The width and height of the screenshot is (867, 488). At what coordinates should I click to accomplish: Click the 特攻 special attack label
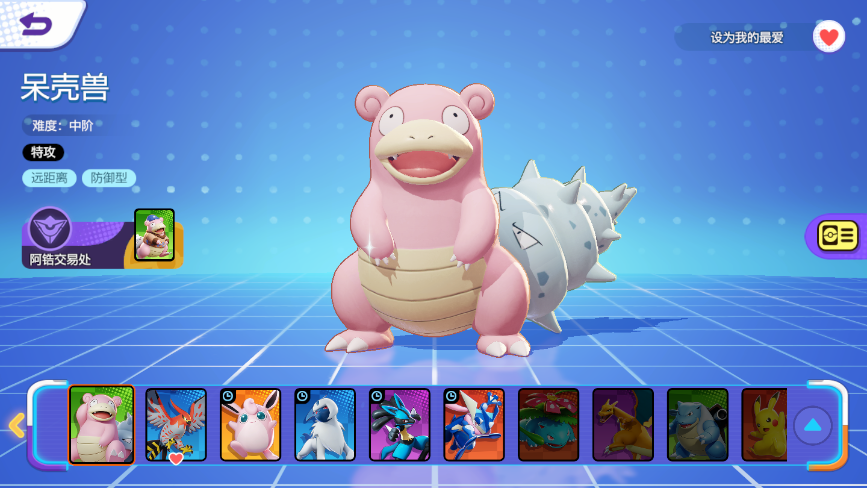pyautogui.click(x=43, y=152)
